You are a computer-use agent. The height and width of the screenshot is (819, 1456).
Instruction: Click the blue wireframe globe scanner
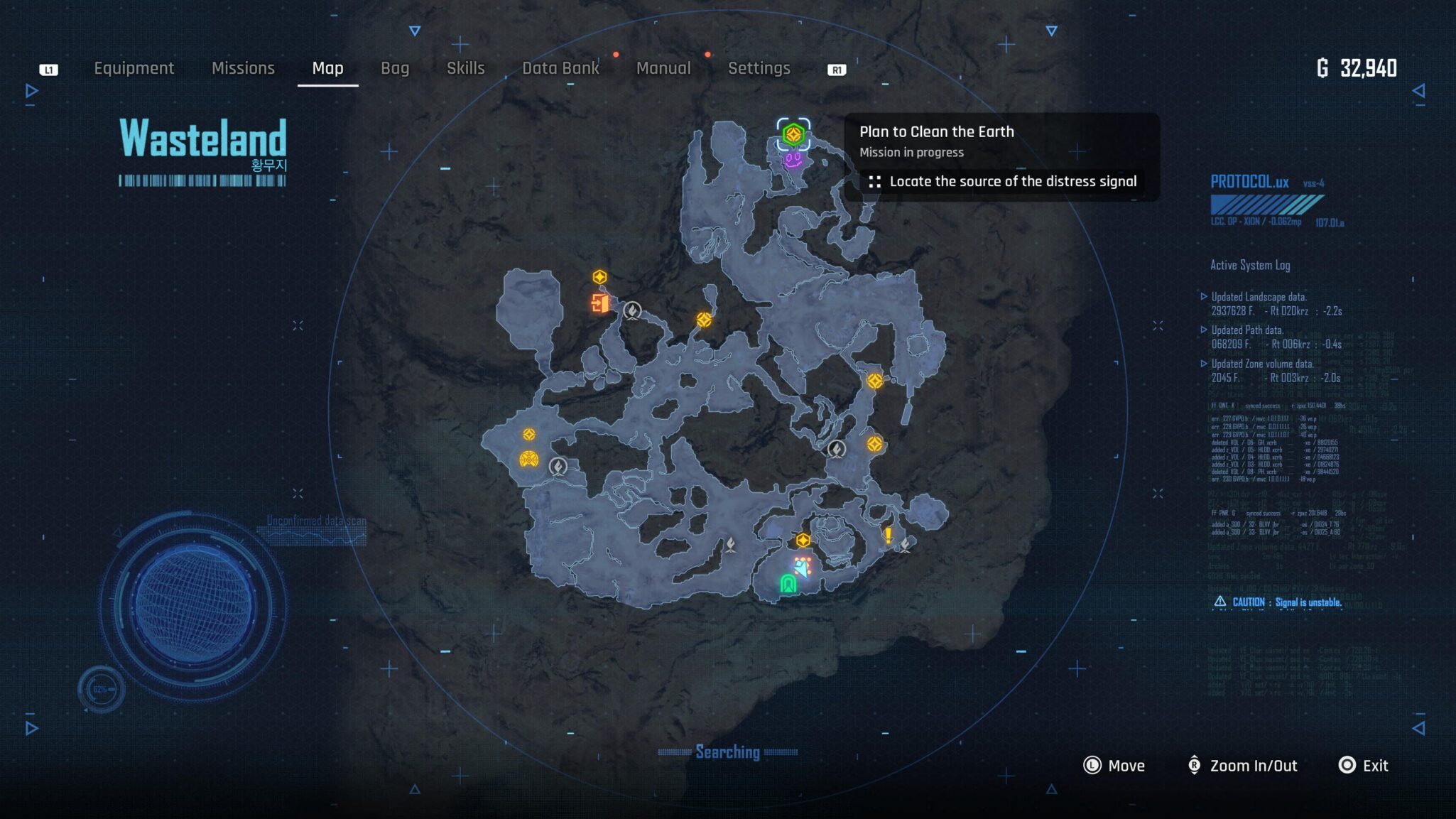193,604
